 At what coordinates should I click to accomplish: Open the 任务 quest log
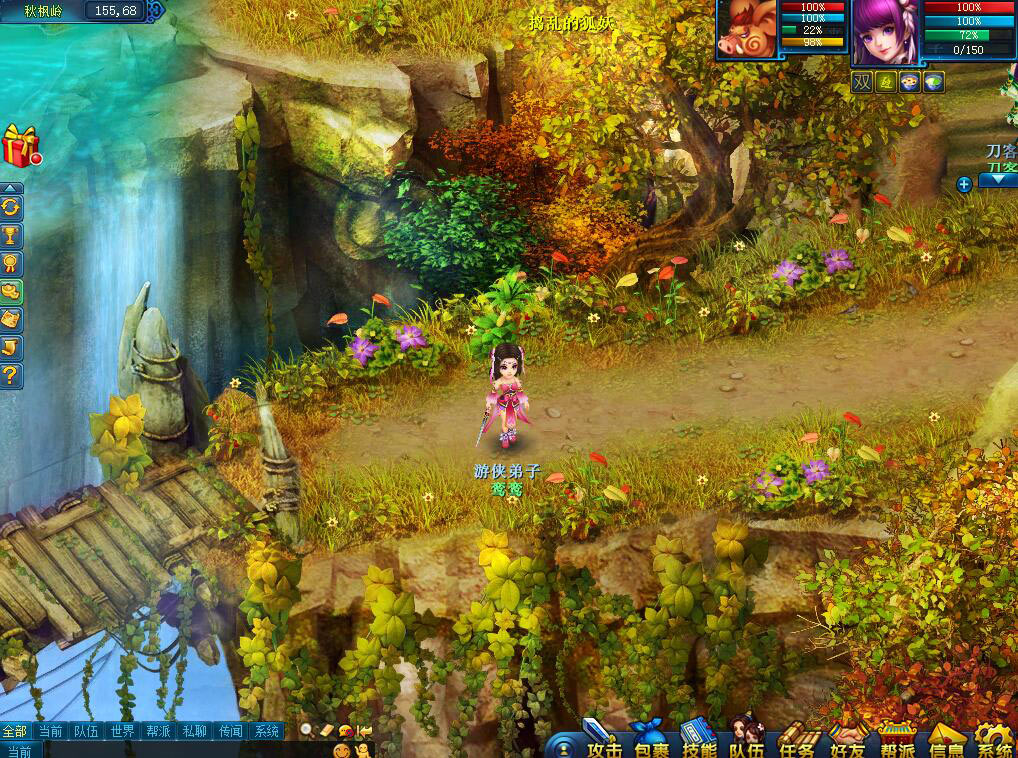point(798,741)
